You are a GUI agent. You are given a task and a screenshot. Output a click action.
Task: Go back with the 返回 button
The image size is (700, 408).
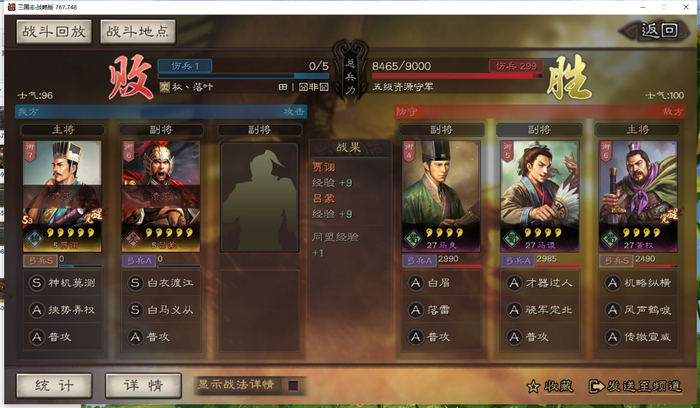[660, 31]
